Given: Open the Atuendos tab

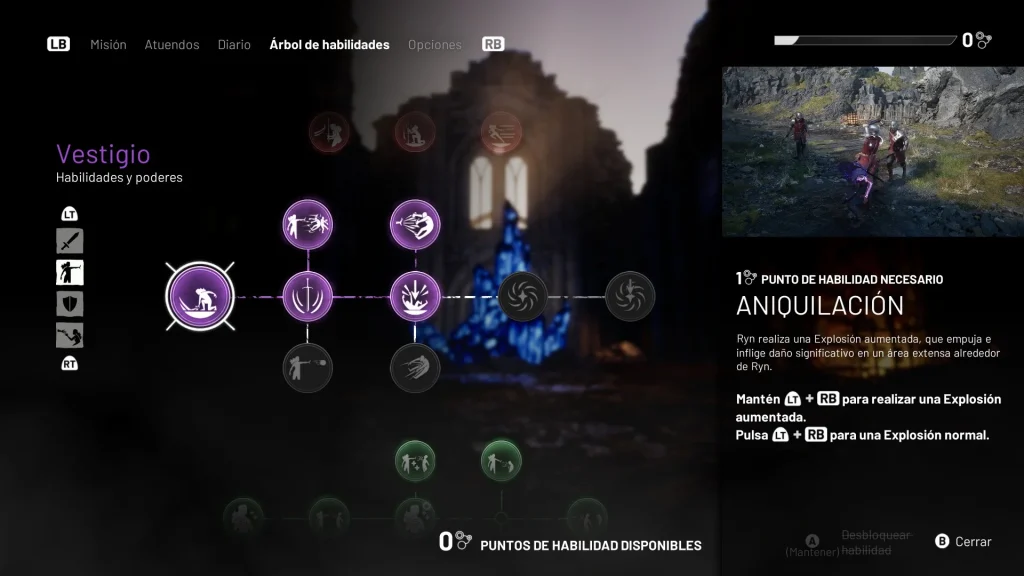Looking at the screenshot, I should coord(171,45).
